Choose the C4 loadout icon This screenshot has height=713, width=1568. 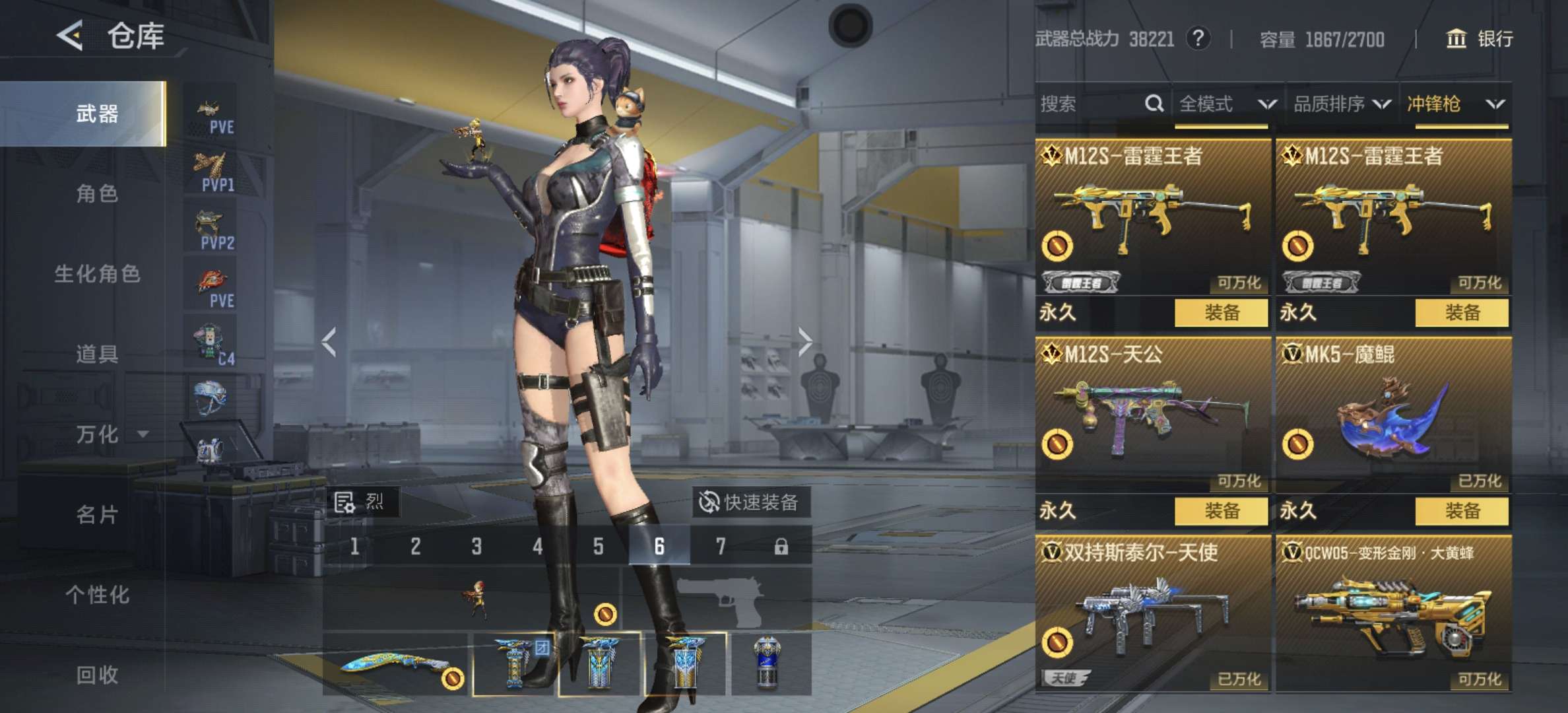[x=212, y=344]
